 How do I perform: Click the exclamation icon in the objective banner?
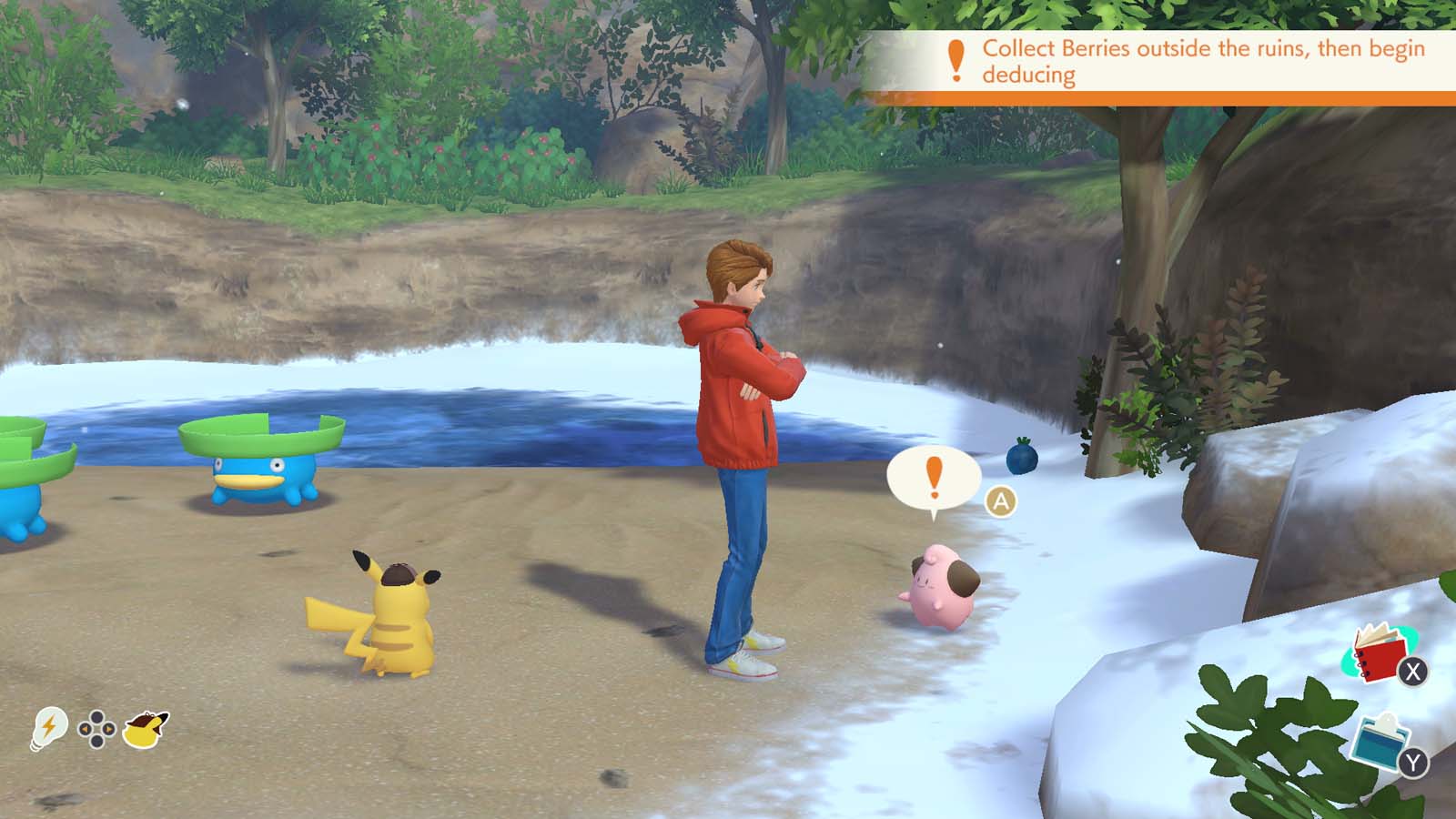[955, 60]
